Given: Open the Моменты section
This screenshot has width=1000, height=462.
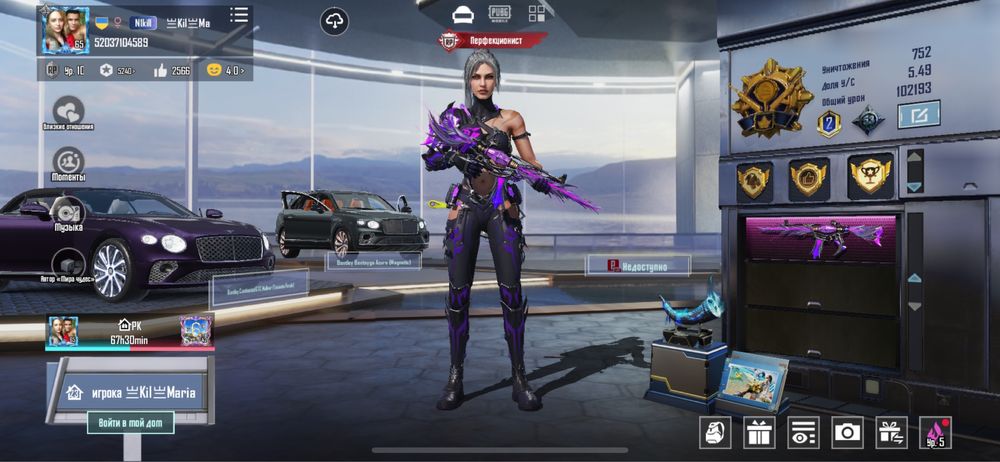Looking at the screenshot, I should (68, 161).
